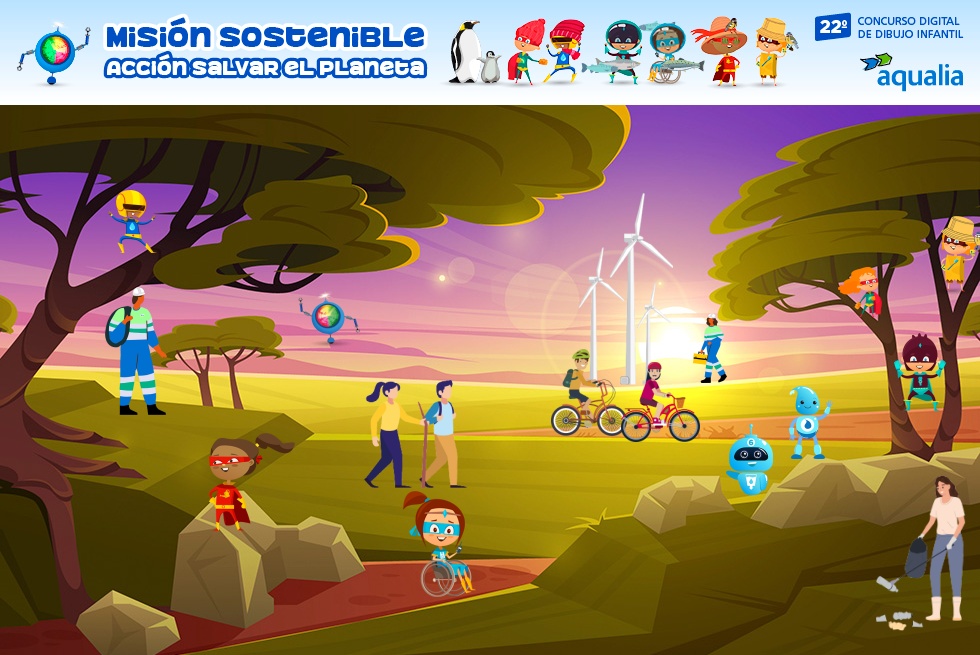Find the girl in the wheelchair on the path
Viewport: 980px width, 655px height.
[x=441, y=544]
